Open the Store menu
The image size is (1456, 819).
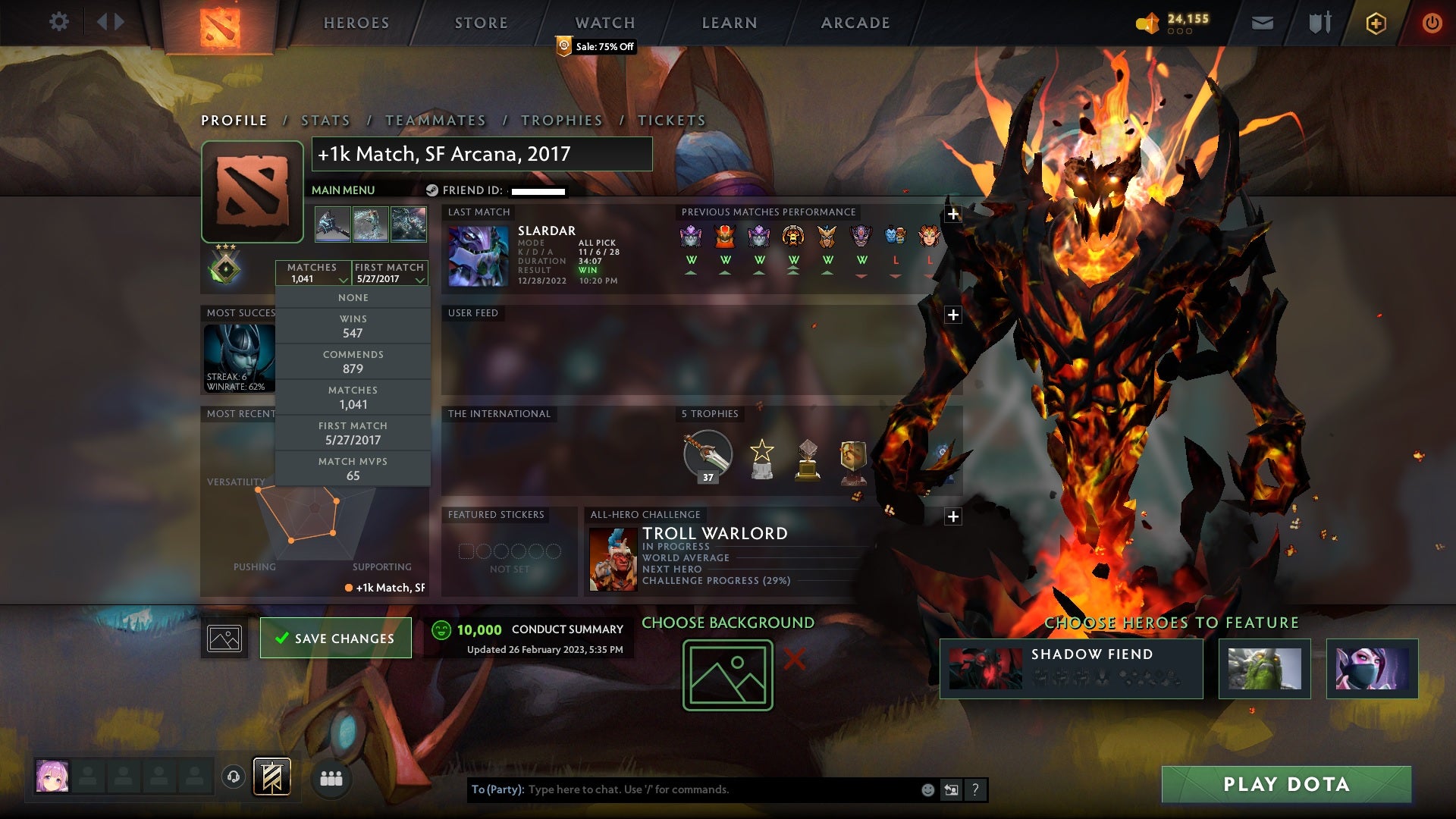[481, 23]
